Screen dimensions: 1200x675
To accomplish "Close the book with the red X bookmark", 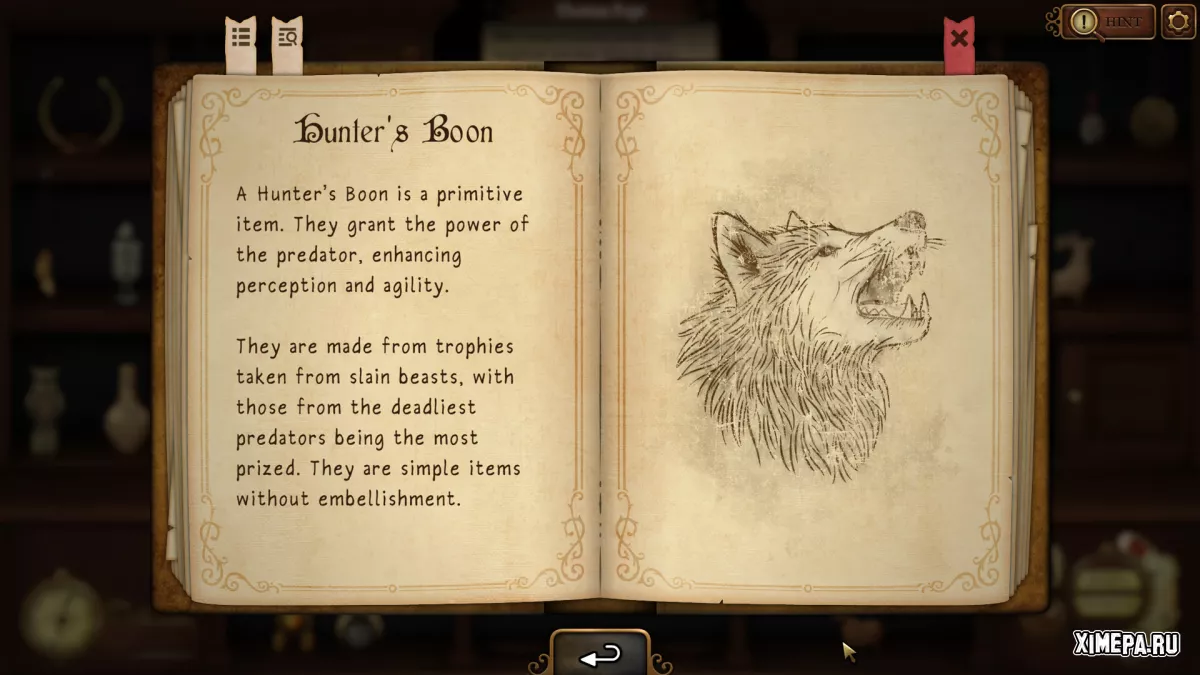I will point(959,41).
